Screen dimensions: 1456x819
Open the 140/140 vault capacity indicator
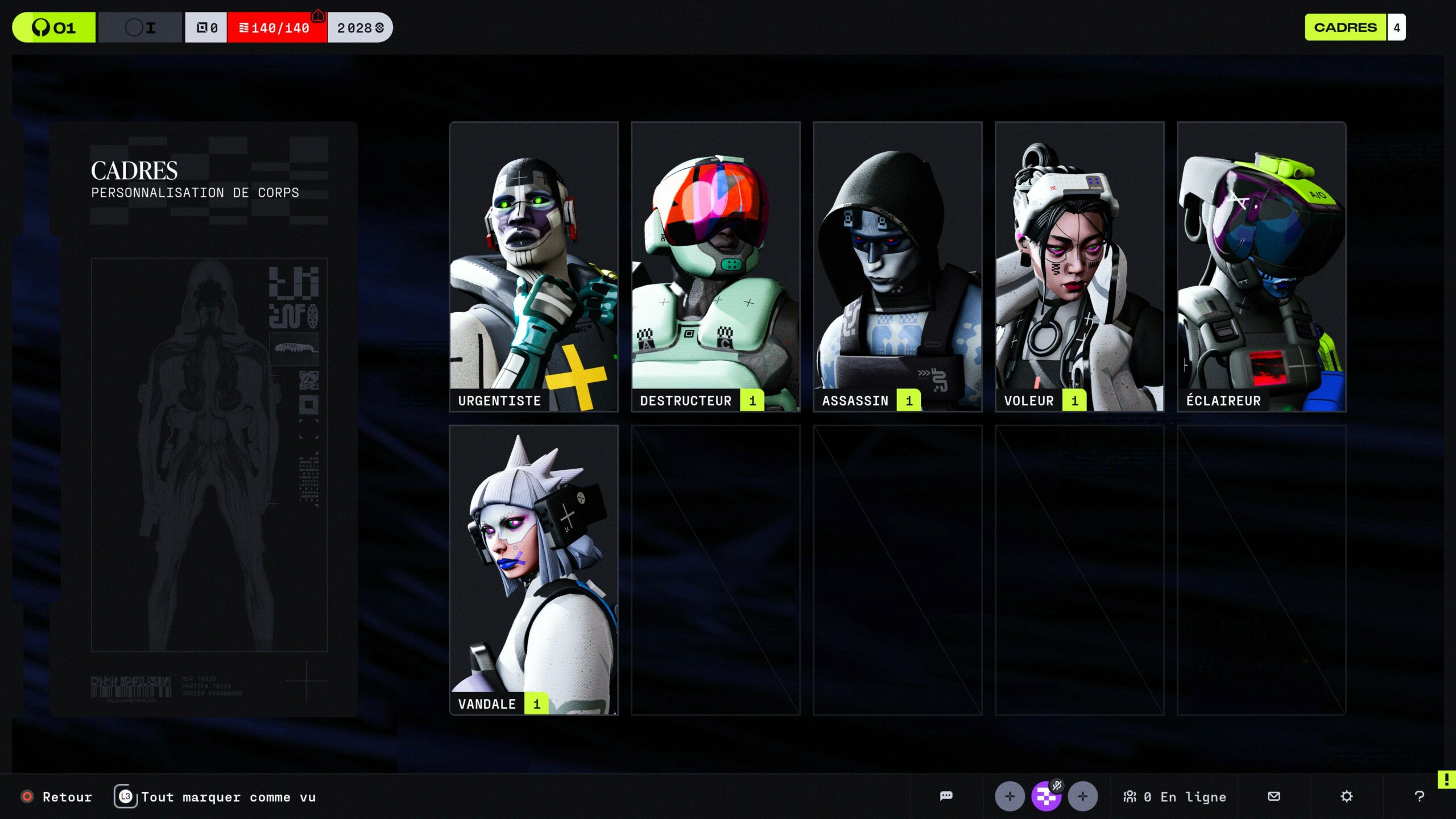(277, 27)
